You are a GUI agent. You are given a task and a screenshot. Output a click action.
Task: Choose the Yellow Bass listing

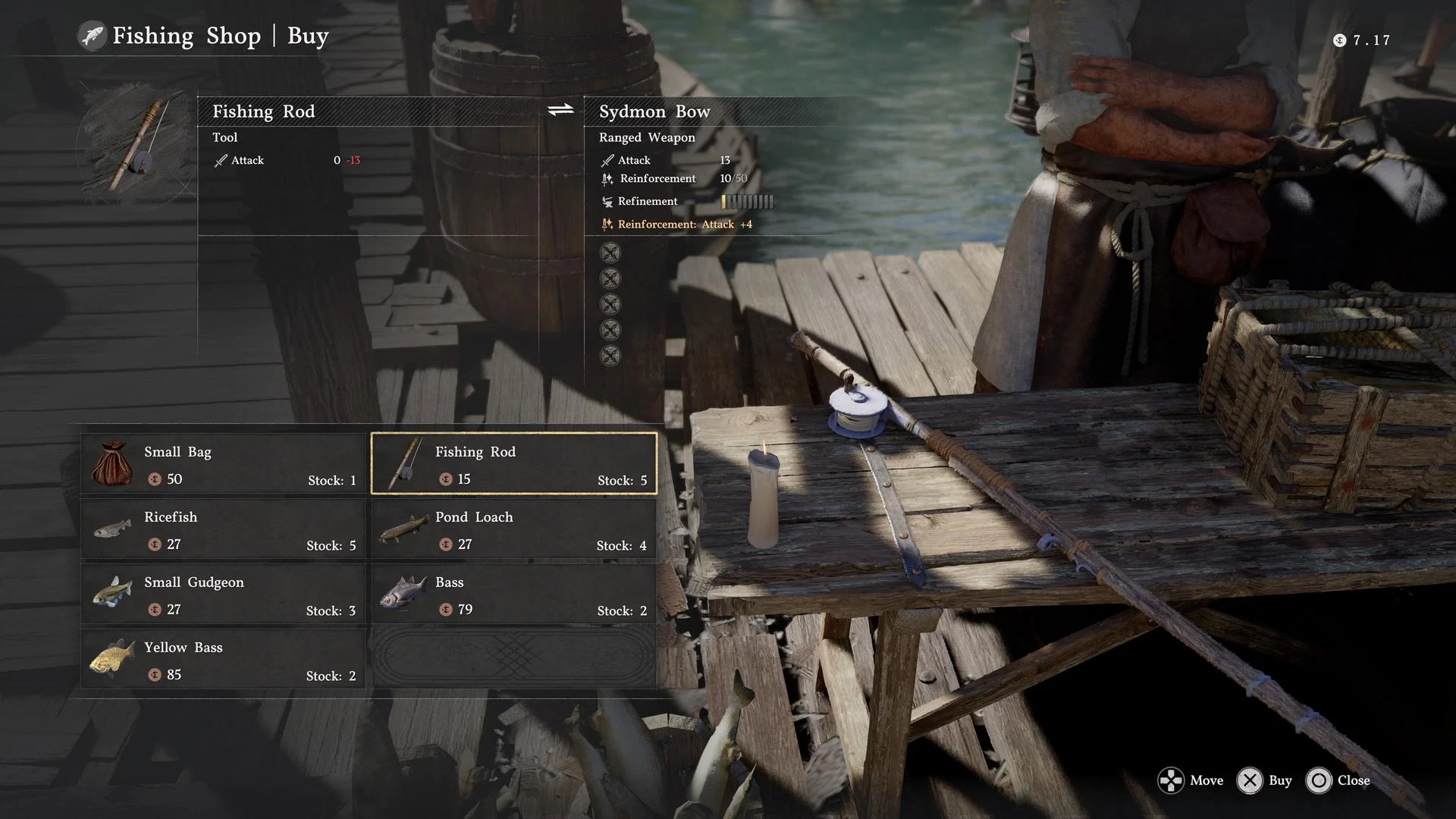point(223,659)
